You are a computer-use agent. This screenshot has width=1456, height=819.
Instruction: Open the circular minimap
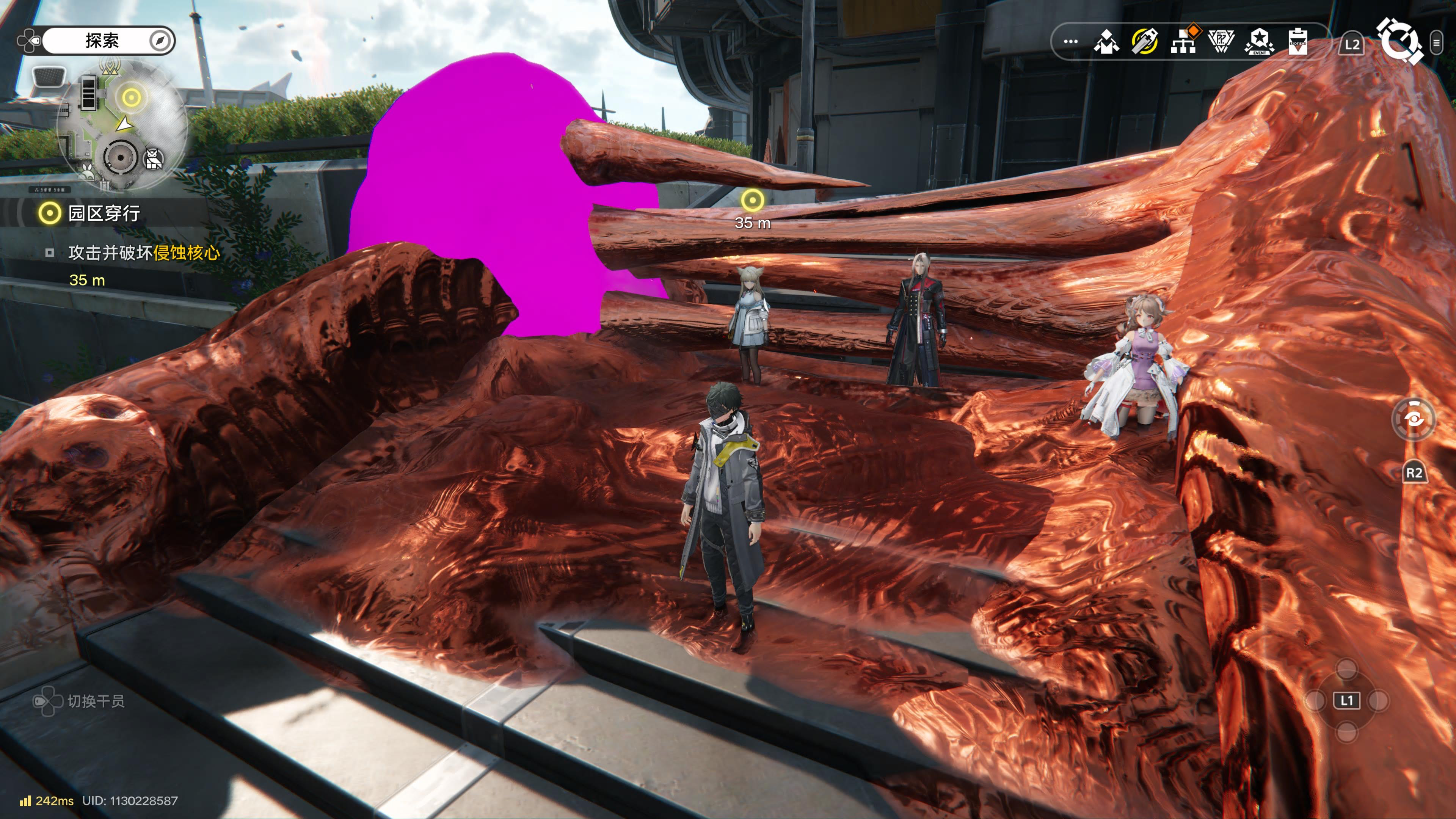(121, 127)
